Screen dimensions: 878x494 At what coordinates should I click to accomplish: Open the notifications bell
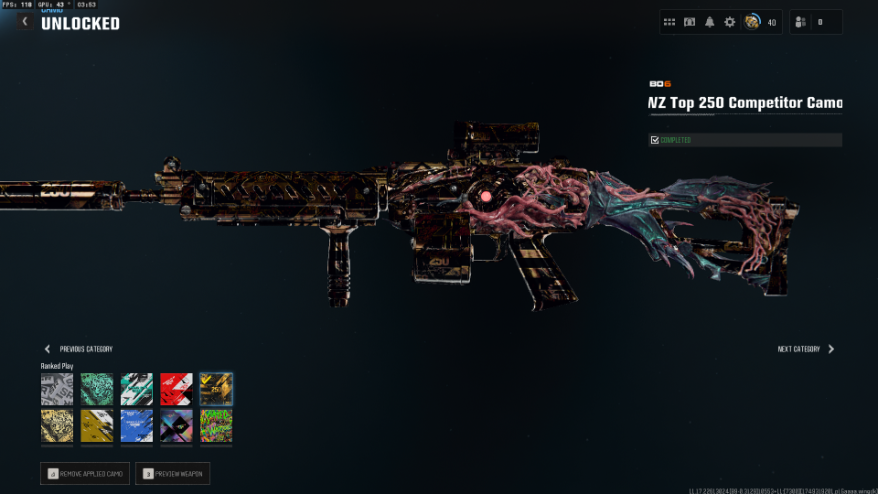(x=709, y=22)
